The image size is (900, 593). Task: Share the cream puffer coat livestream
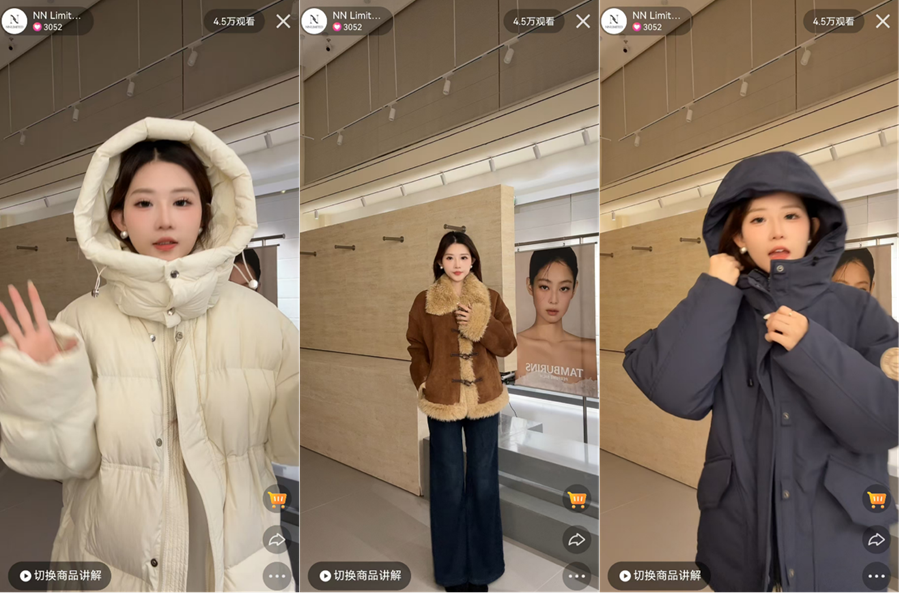point(277,540)
